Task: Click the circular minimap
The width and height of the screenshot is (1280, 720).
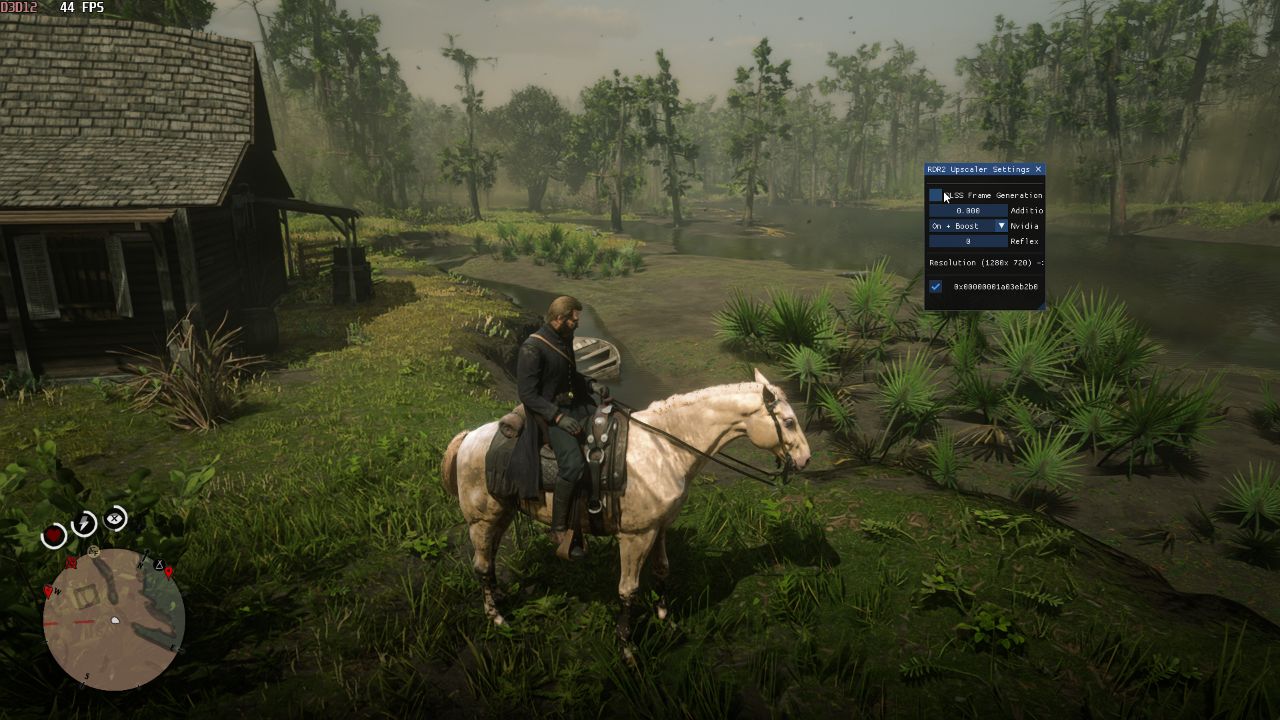Action: [114, 619]
